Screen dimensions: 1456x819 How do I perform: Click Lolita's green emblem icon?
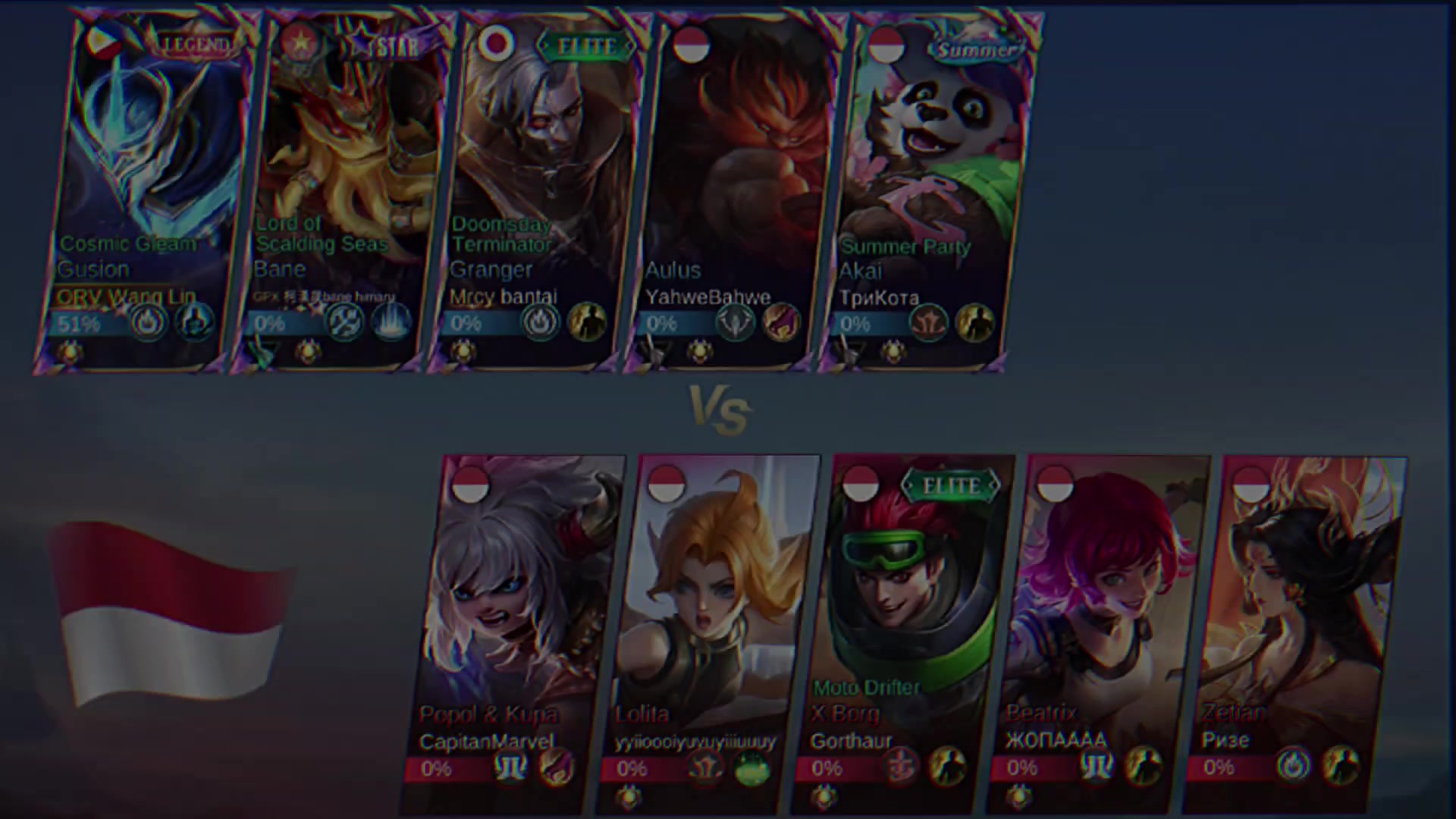tap(752, 768)
